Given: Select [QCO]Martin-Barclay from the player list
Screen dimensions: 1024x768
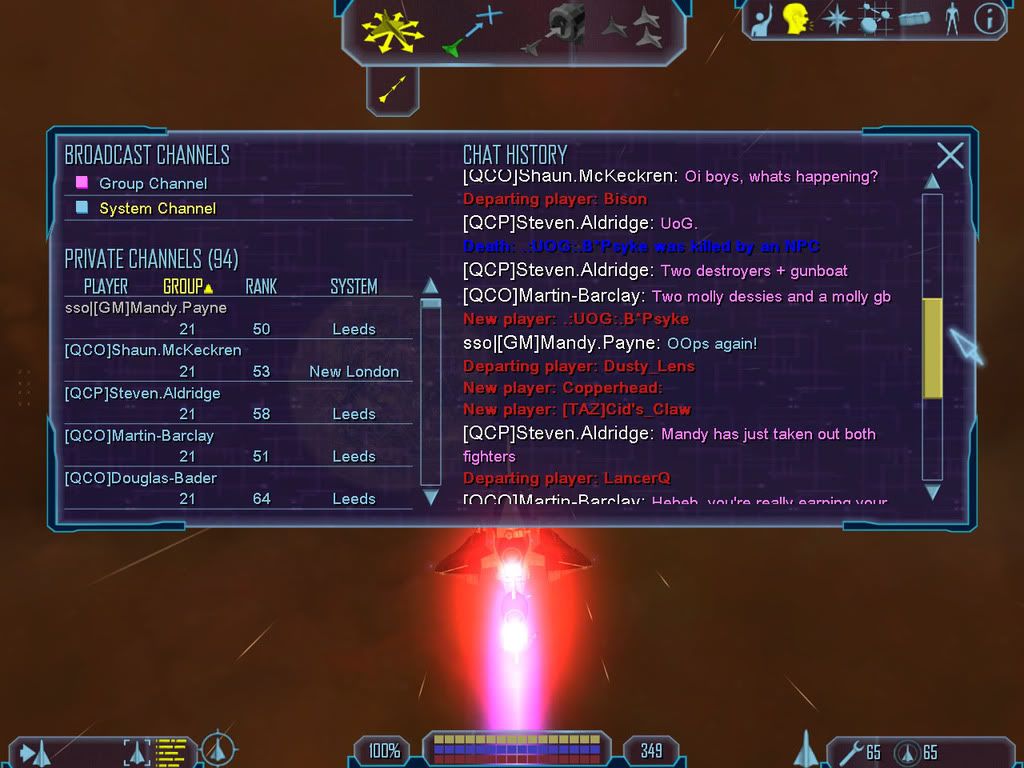Looking at the screenshot, I should [x=139, y=436].
